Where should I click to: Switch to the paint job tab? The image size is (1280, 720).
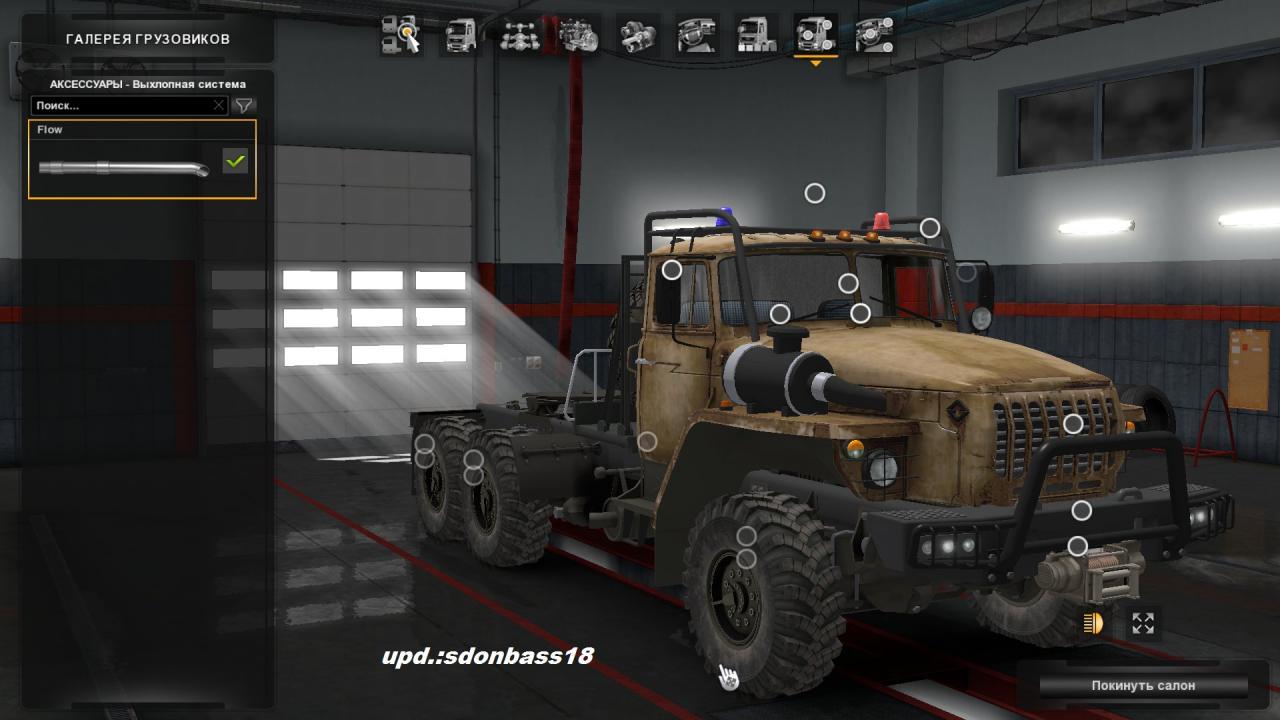(x=756, y=36)
